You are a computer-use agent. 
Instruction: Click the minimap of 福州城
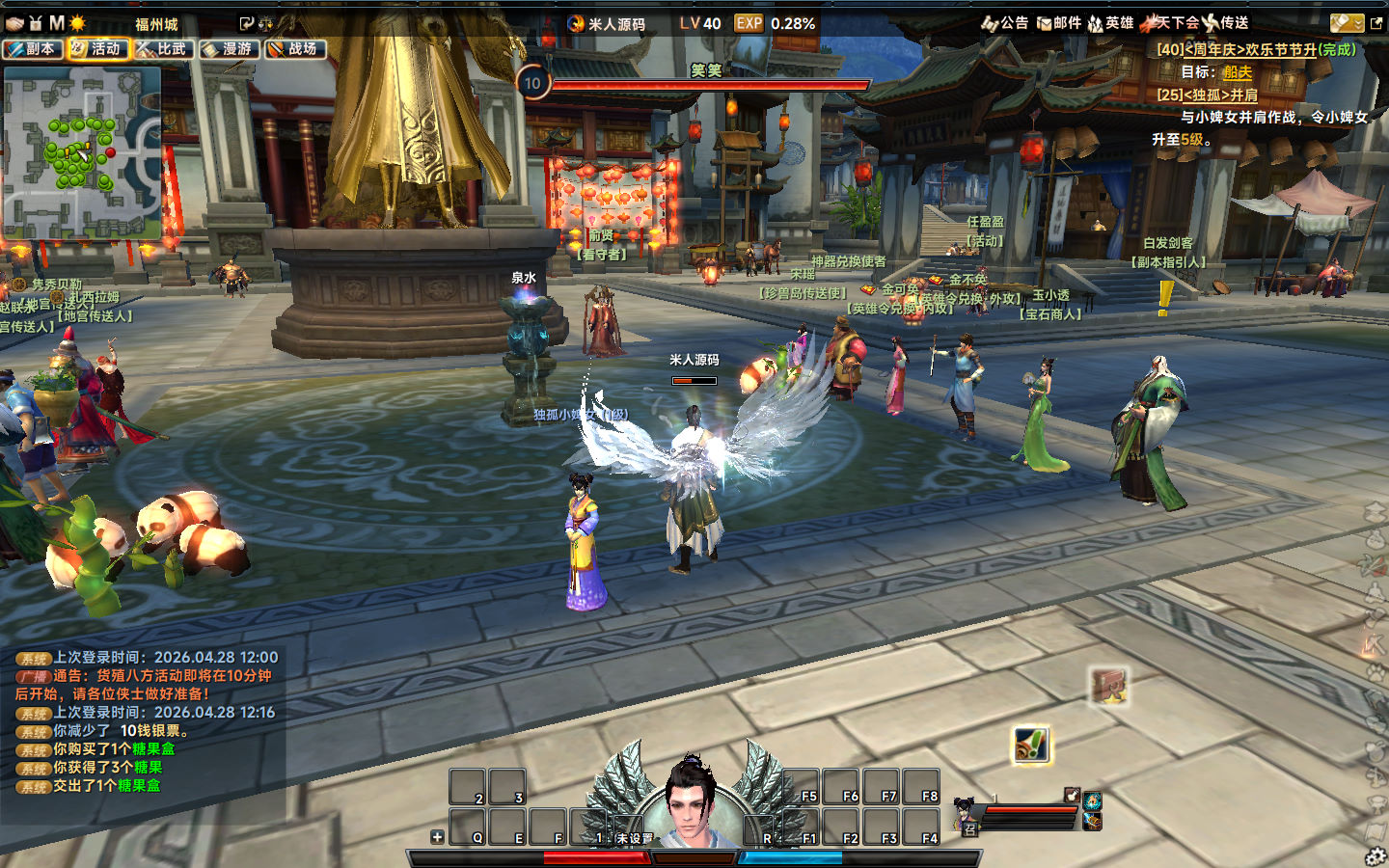pos(82,152)
